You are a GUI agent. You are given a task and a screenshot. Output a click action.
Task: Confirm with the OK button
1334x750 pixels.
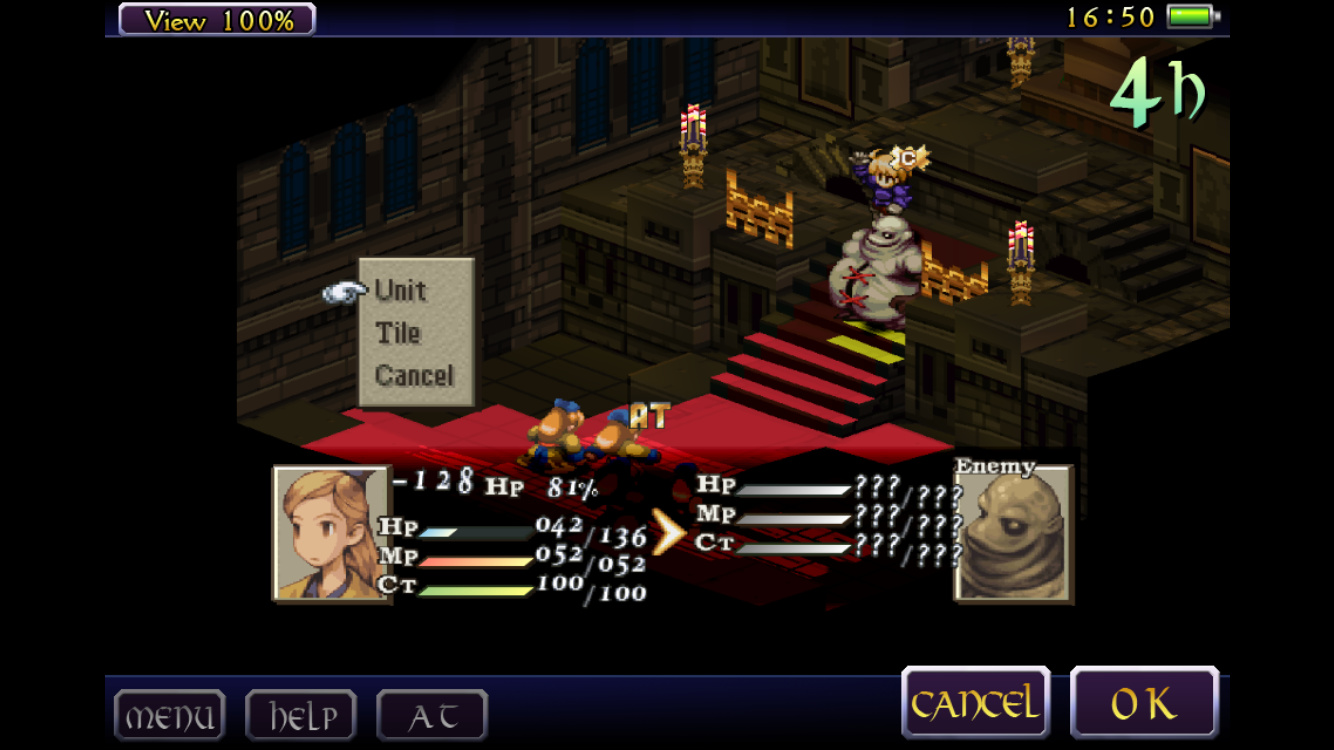coord(1144,704)
